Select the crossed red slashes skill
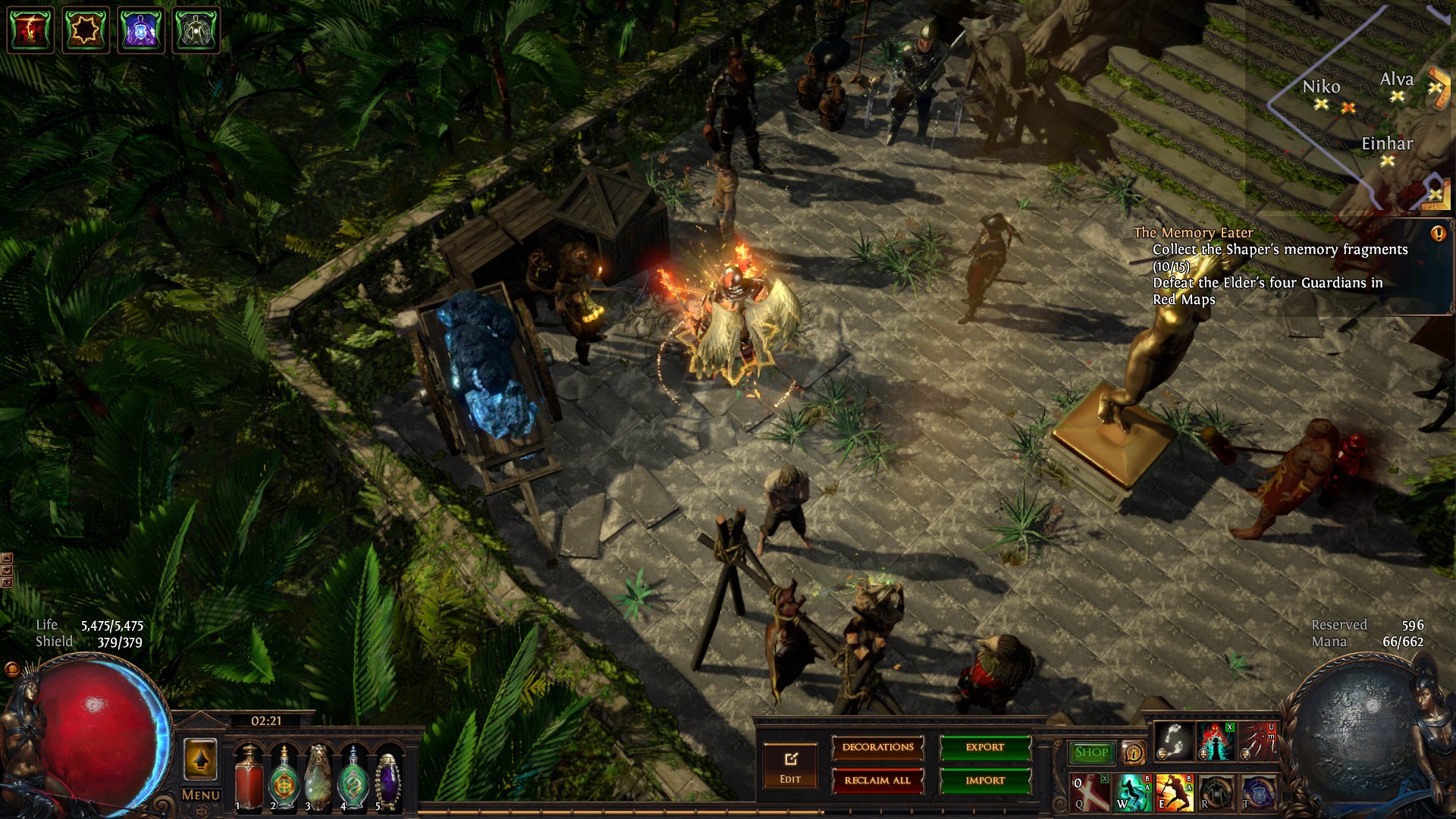1456x819 pixels. 1090,793
